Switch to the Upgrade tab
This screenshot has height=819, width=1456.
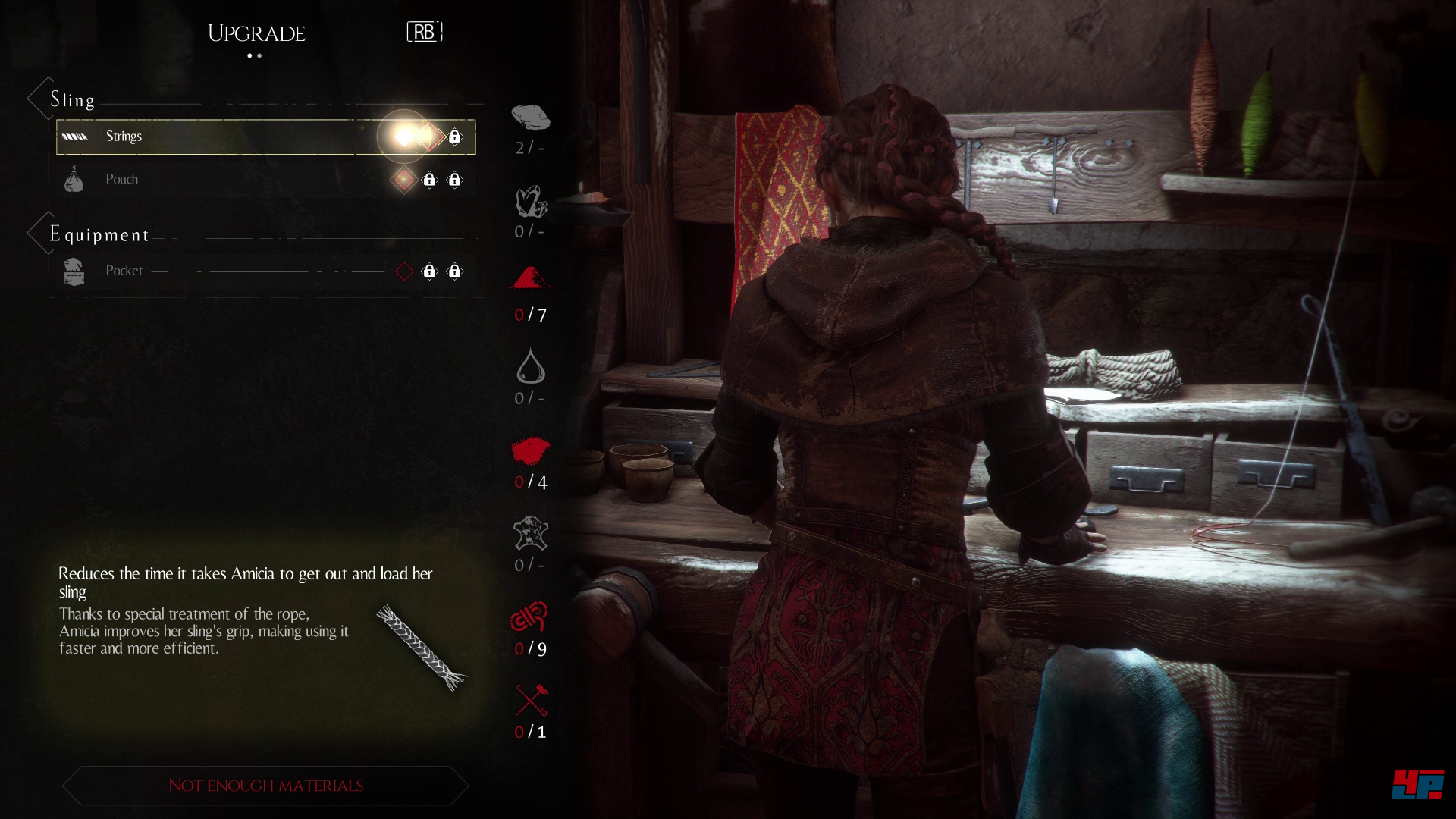click(x=256, y=33)
